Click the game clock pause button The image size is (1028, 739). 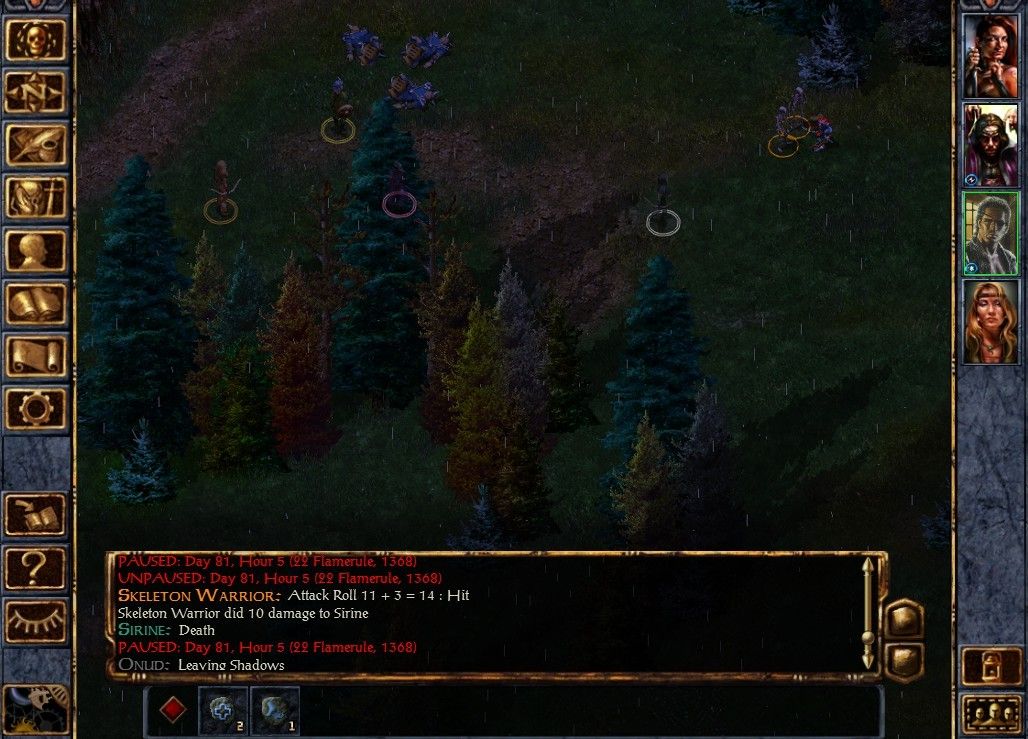click(36, 707)
